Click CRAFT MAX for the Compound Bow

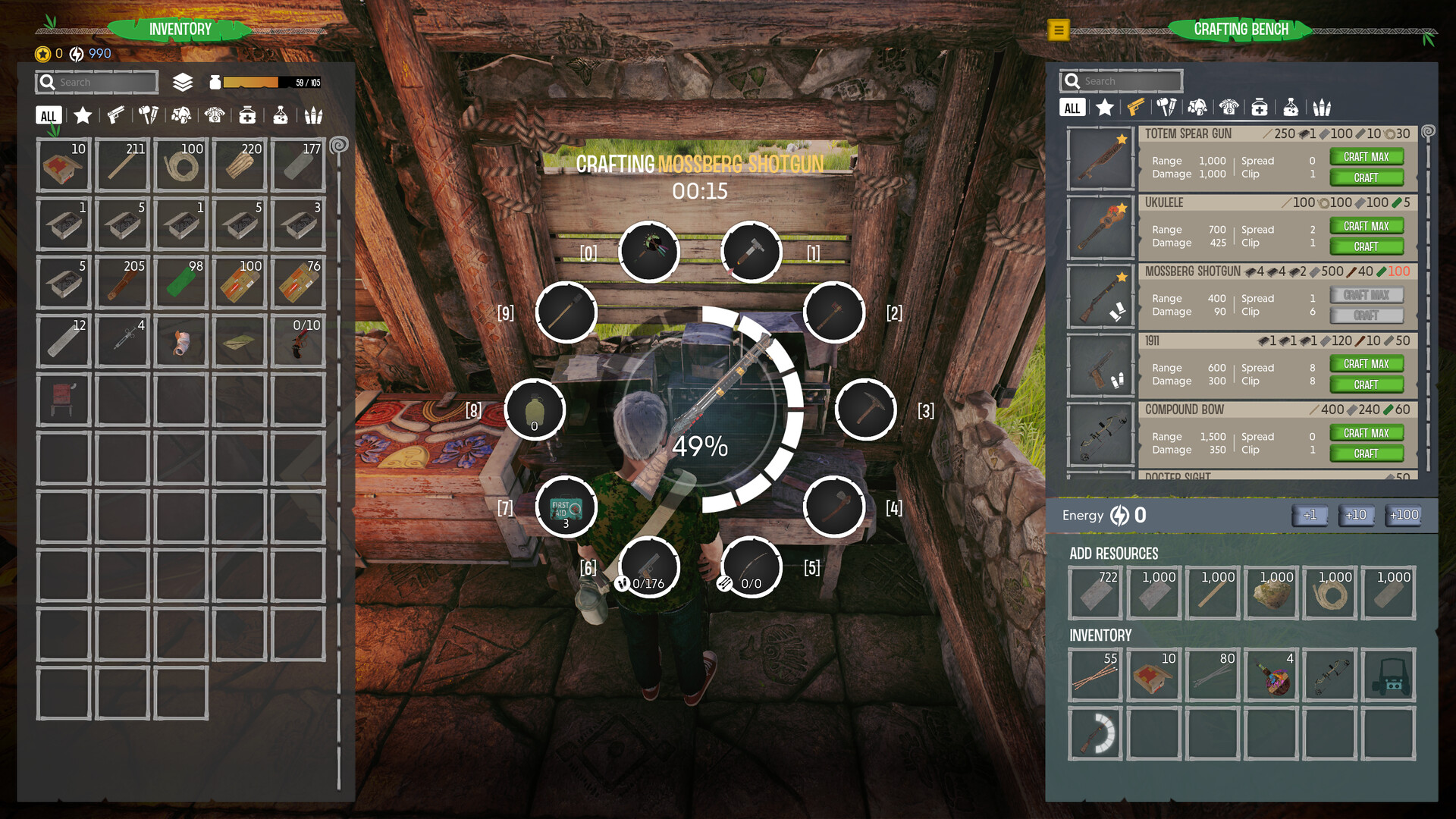pyautogui.click(x=1367, y=432)
